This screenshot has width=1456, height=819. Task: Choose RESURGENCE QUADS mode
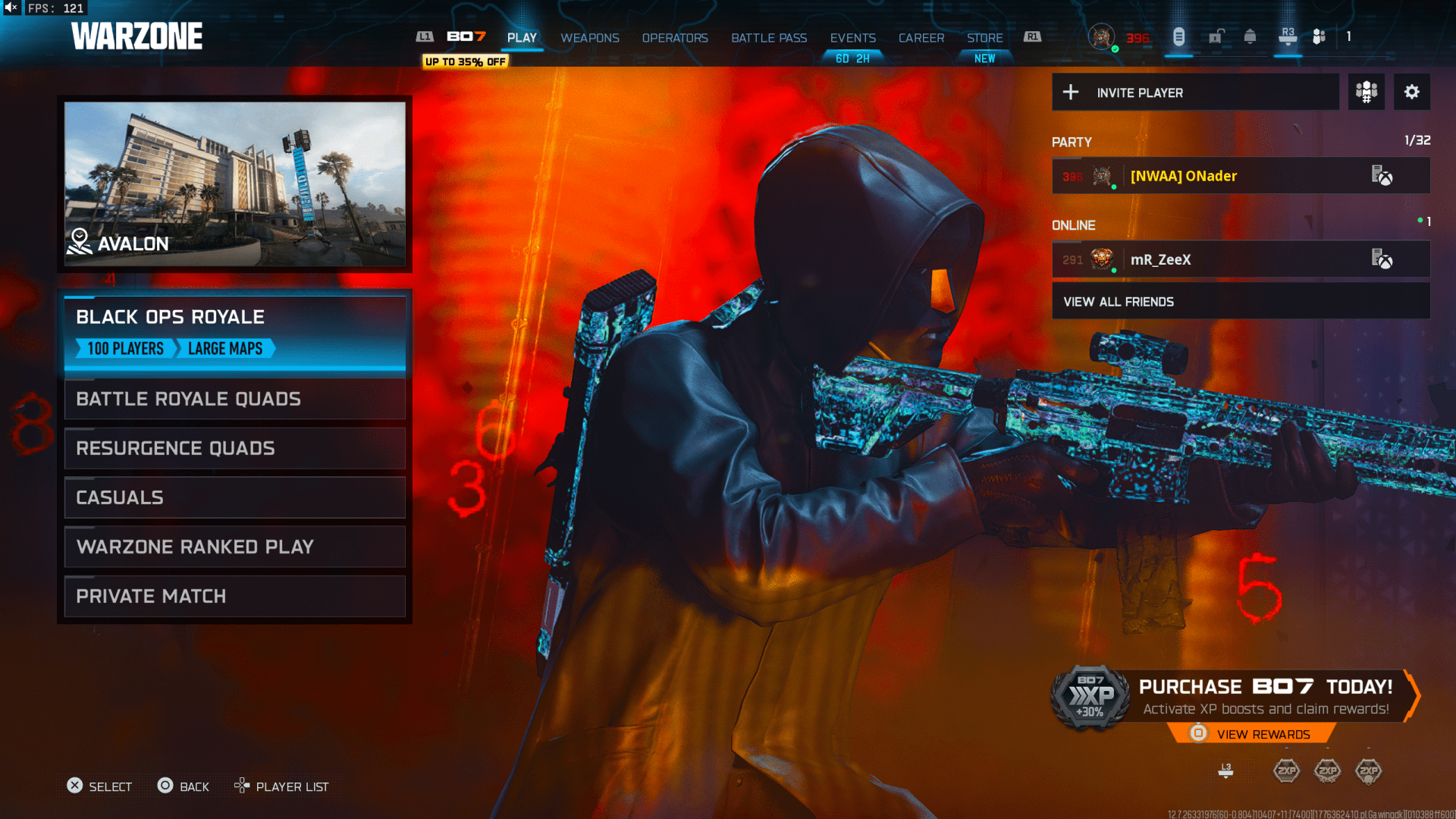[235, 448]
